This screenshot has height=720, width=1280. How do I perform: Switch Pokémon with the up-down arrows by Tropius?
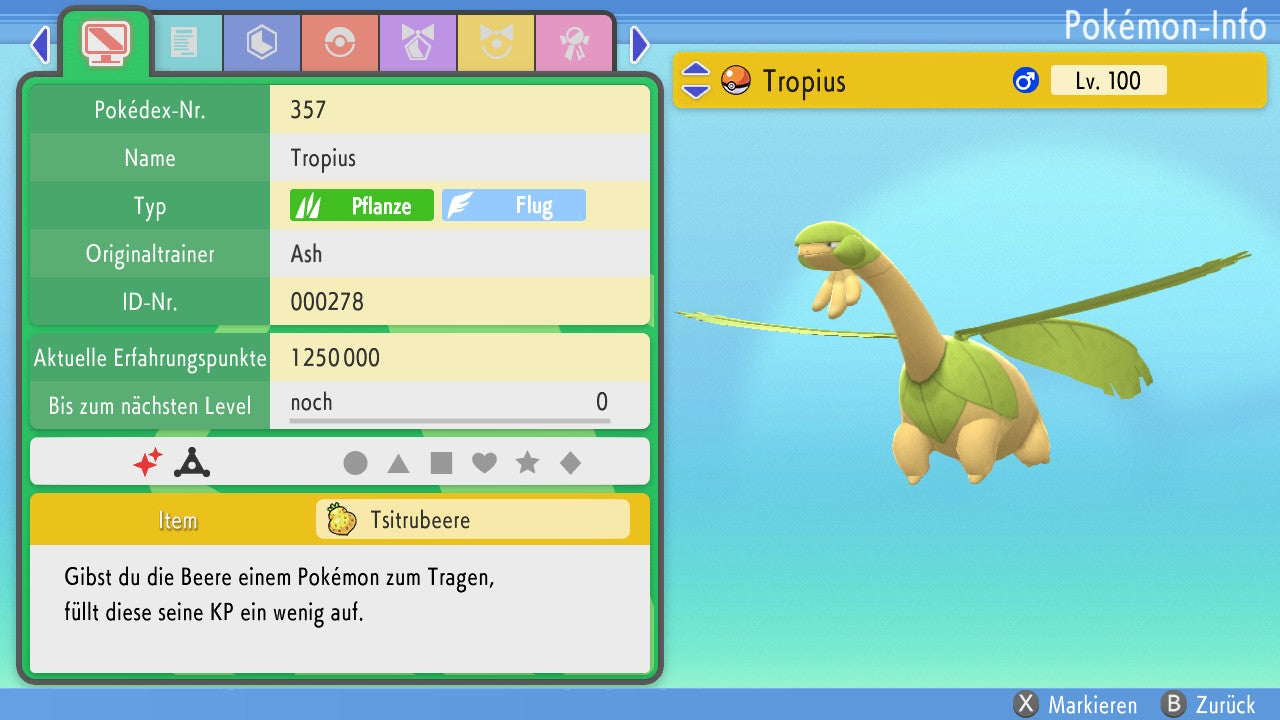tap(695, 80)
